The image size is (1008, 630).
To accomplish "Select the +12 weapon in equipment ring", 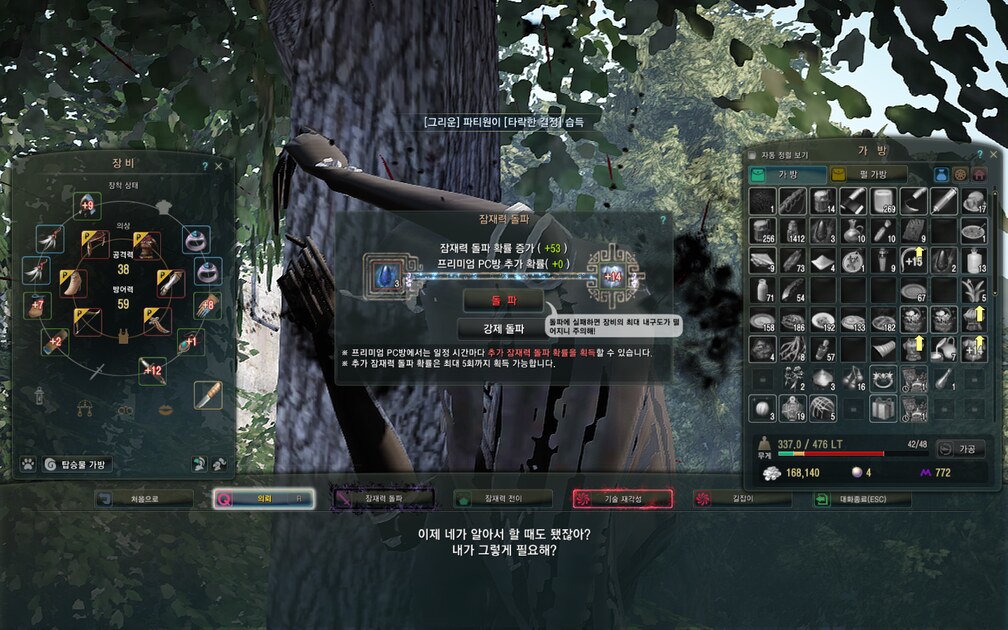I will (151, 369).
